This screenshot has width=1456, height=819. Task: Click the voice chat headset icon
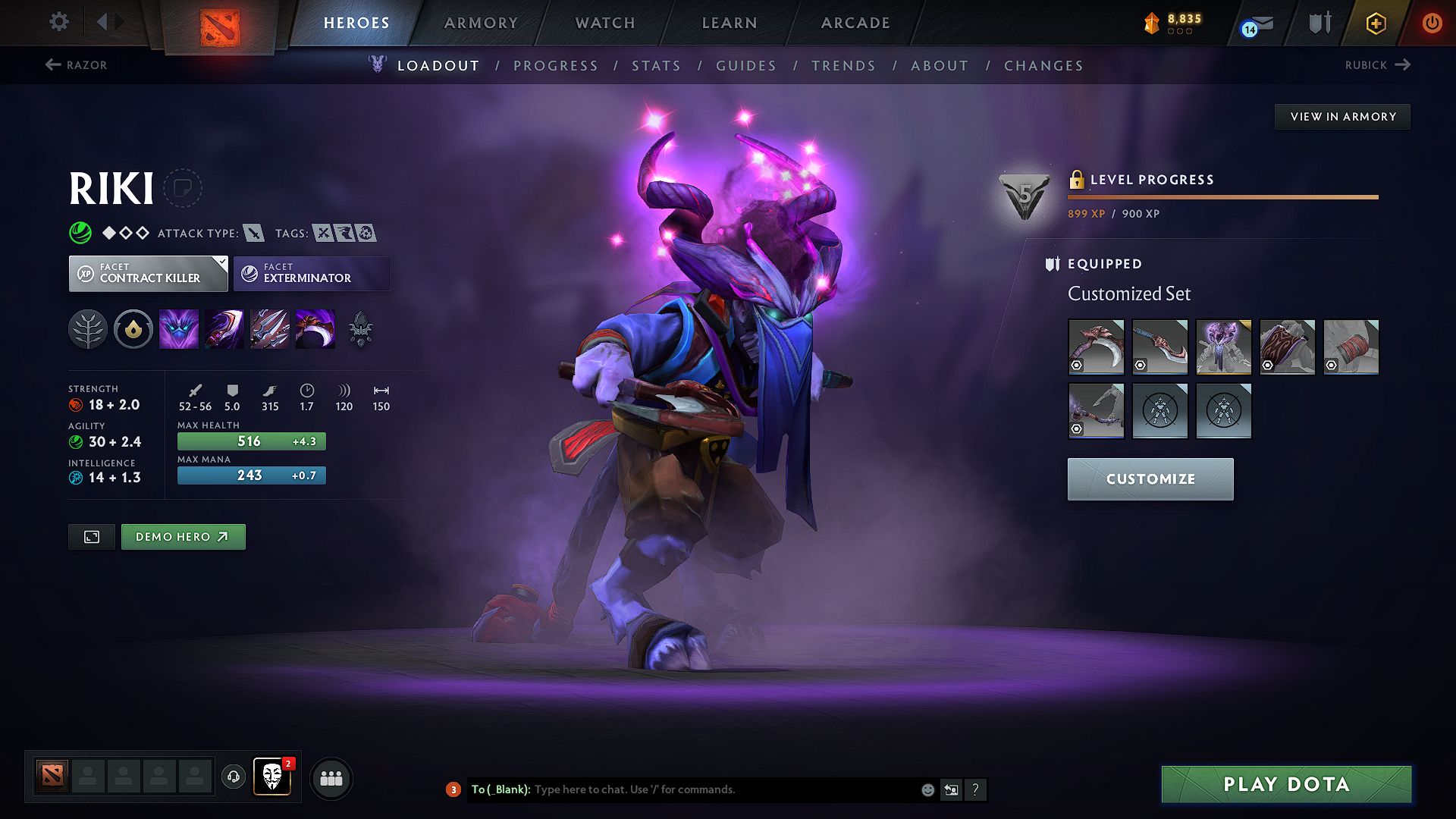(234, 778)
